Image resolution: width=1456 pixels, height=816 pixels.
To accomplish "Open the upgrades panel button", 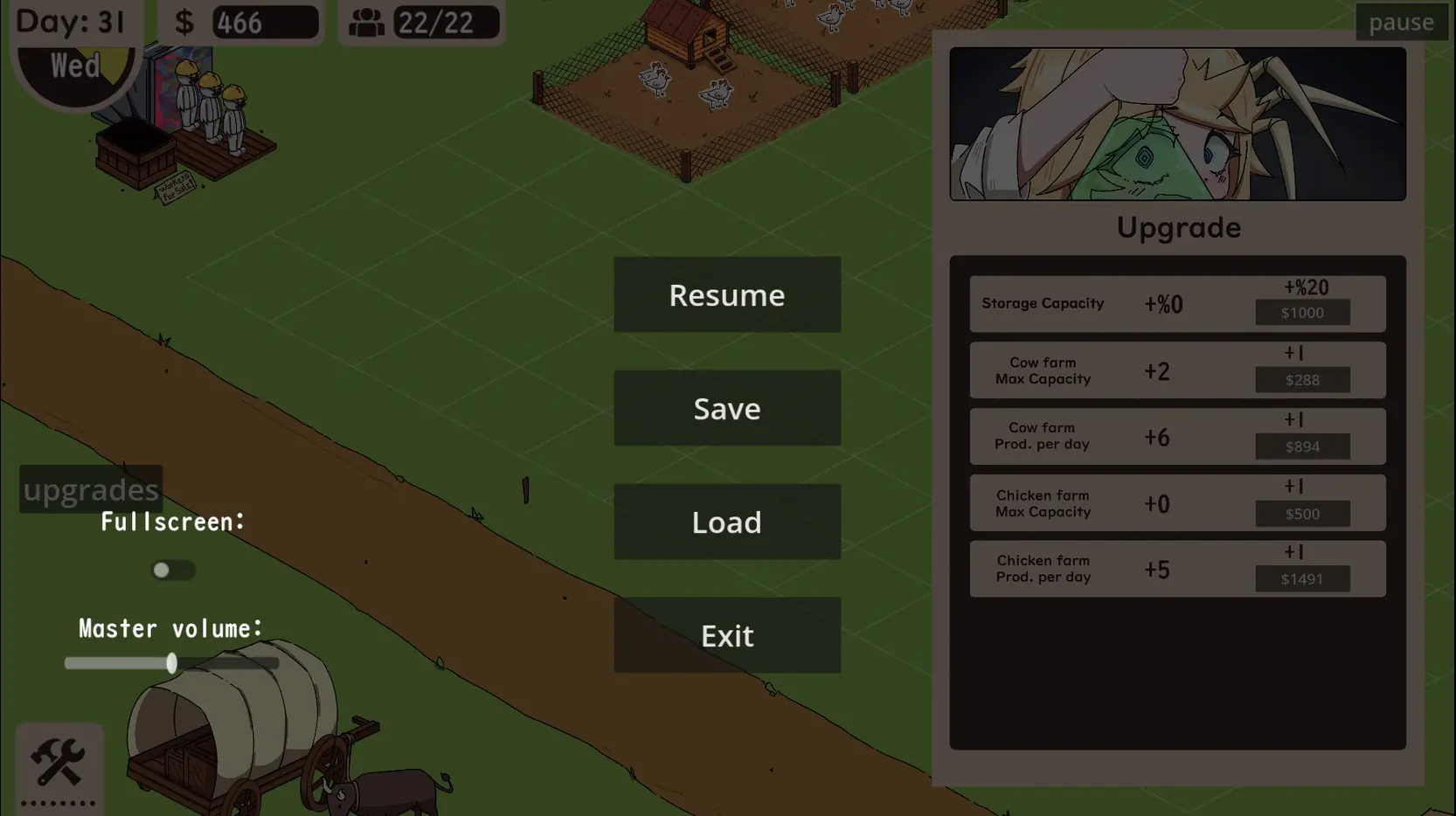I will (x=91, y=489).
